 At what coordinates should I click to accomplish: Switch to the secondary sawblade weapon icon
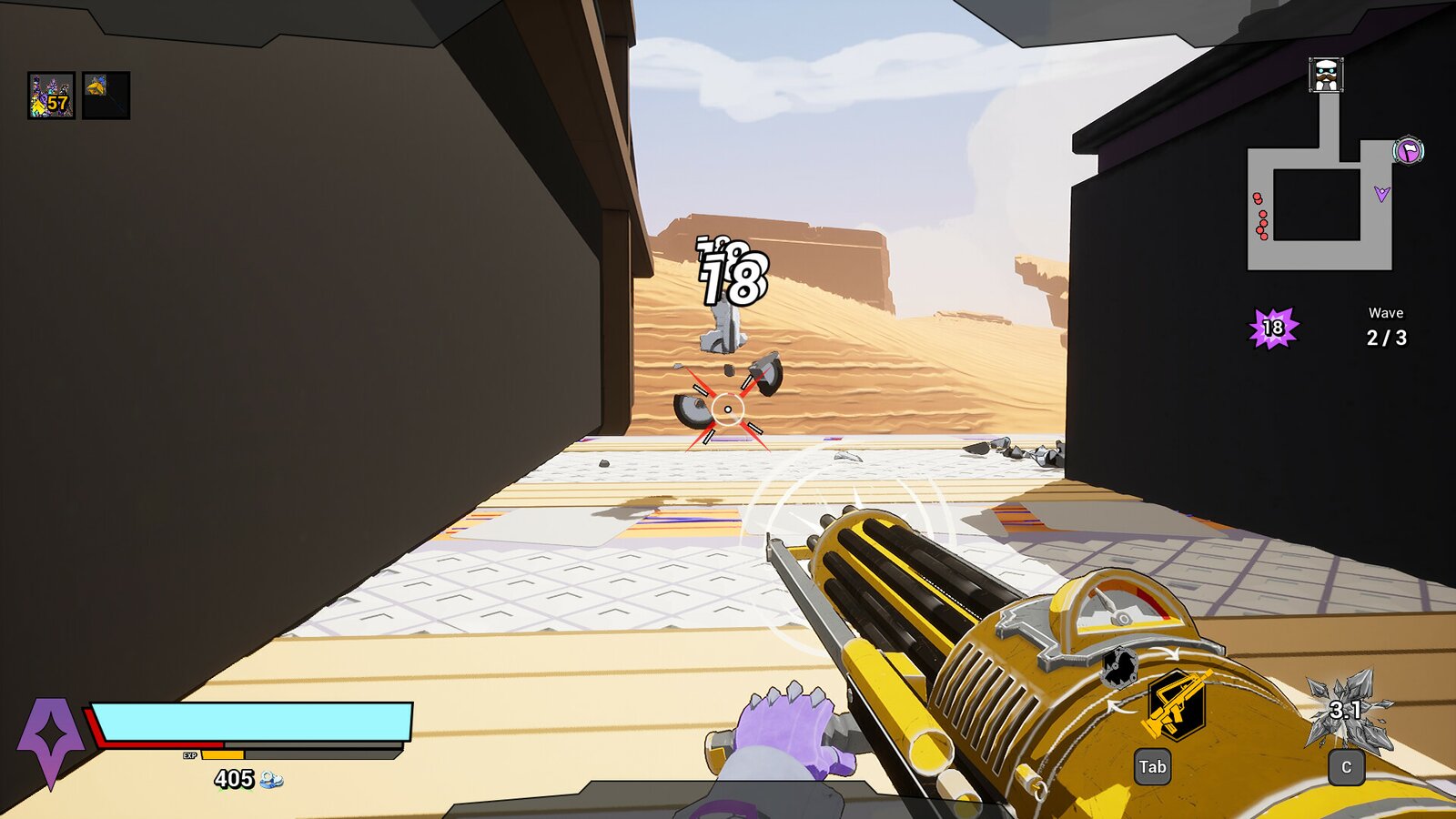(1120, 667)
